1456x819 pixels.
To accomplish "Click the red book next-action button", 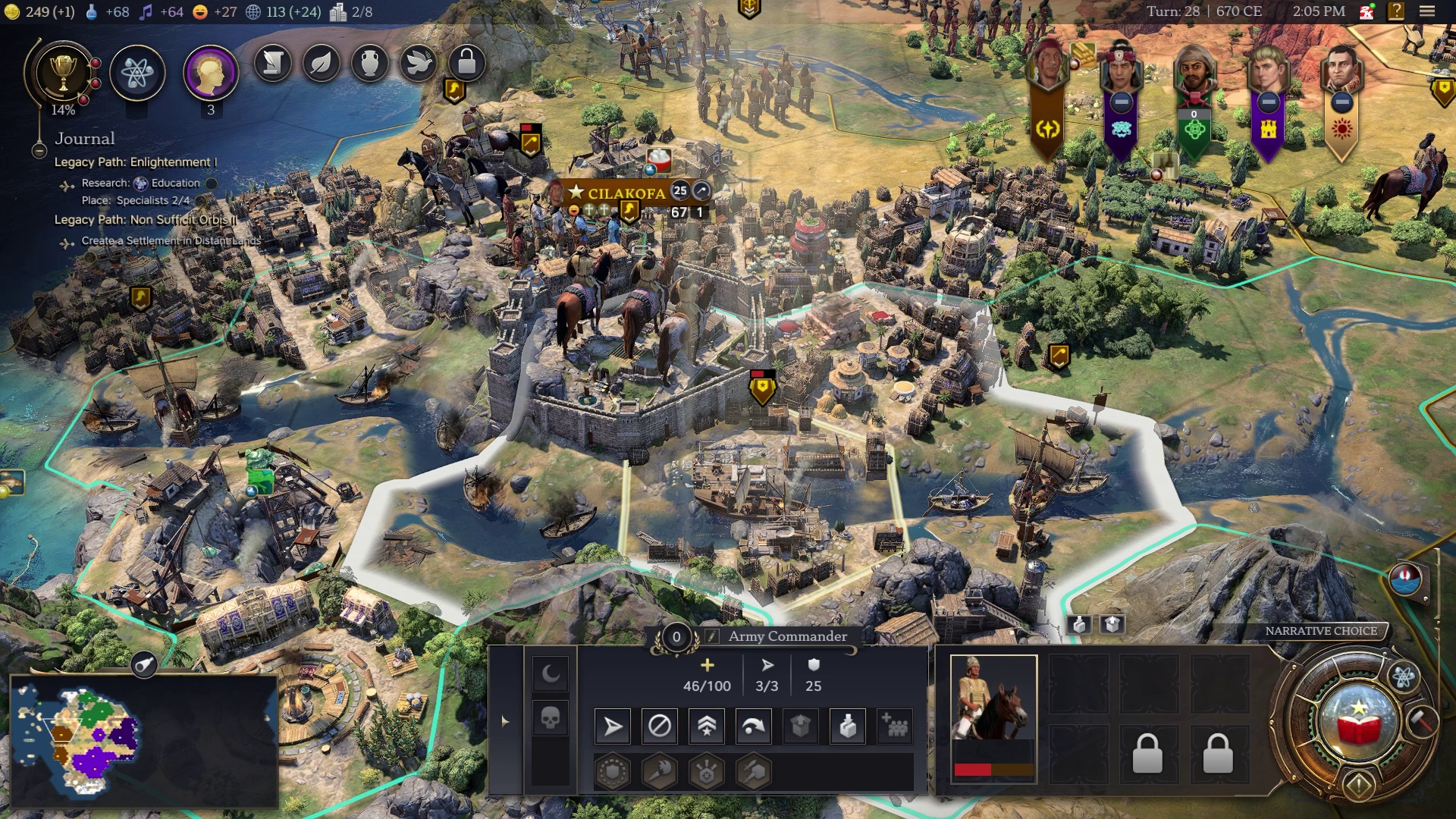I will (1358, 722).
